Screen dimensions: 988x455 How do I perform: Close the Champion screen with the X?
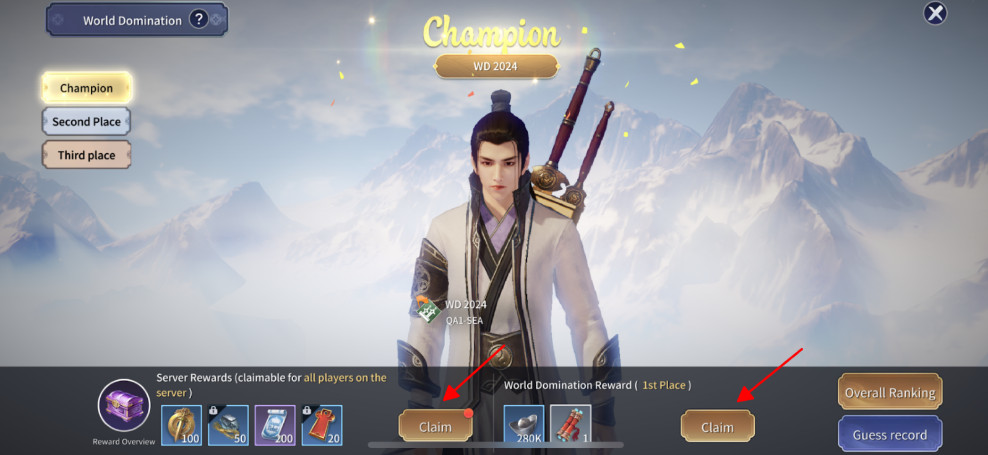click(x=934, y=13)
